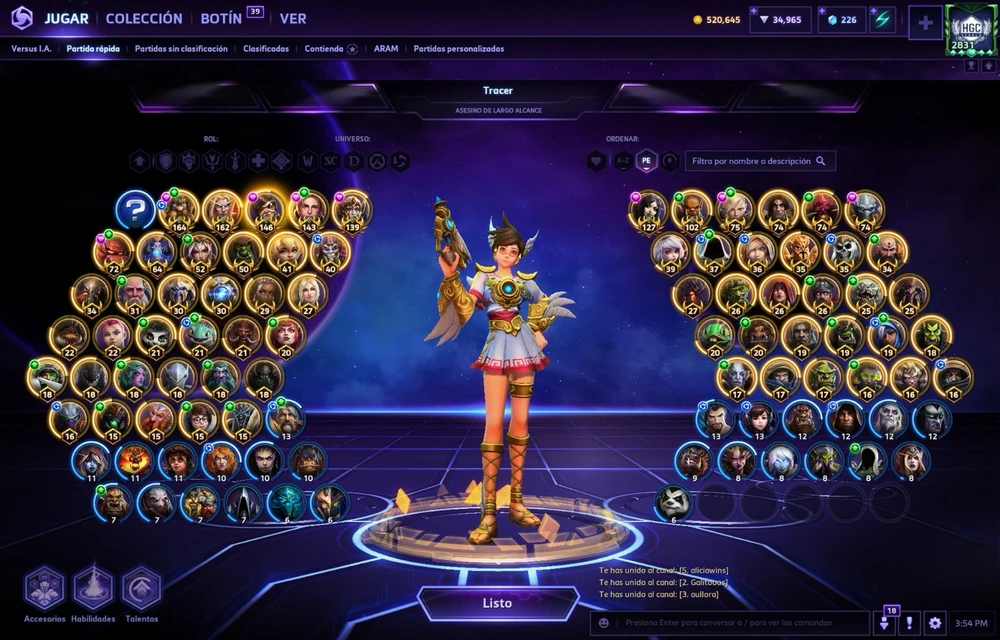Pick the random hero question mark tile
The image size is (1000, 640).
[x=135, y=210]
